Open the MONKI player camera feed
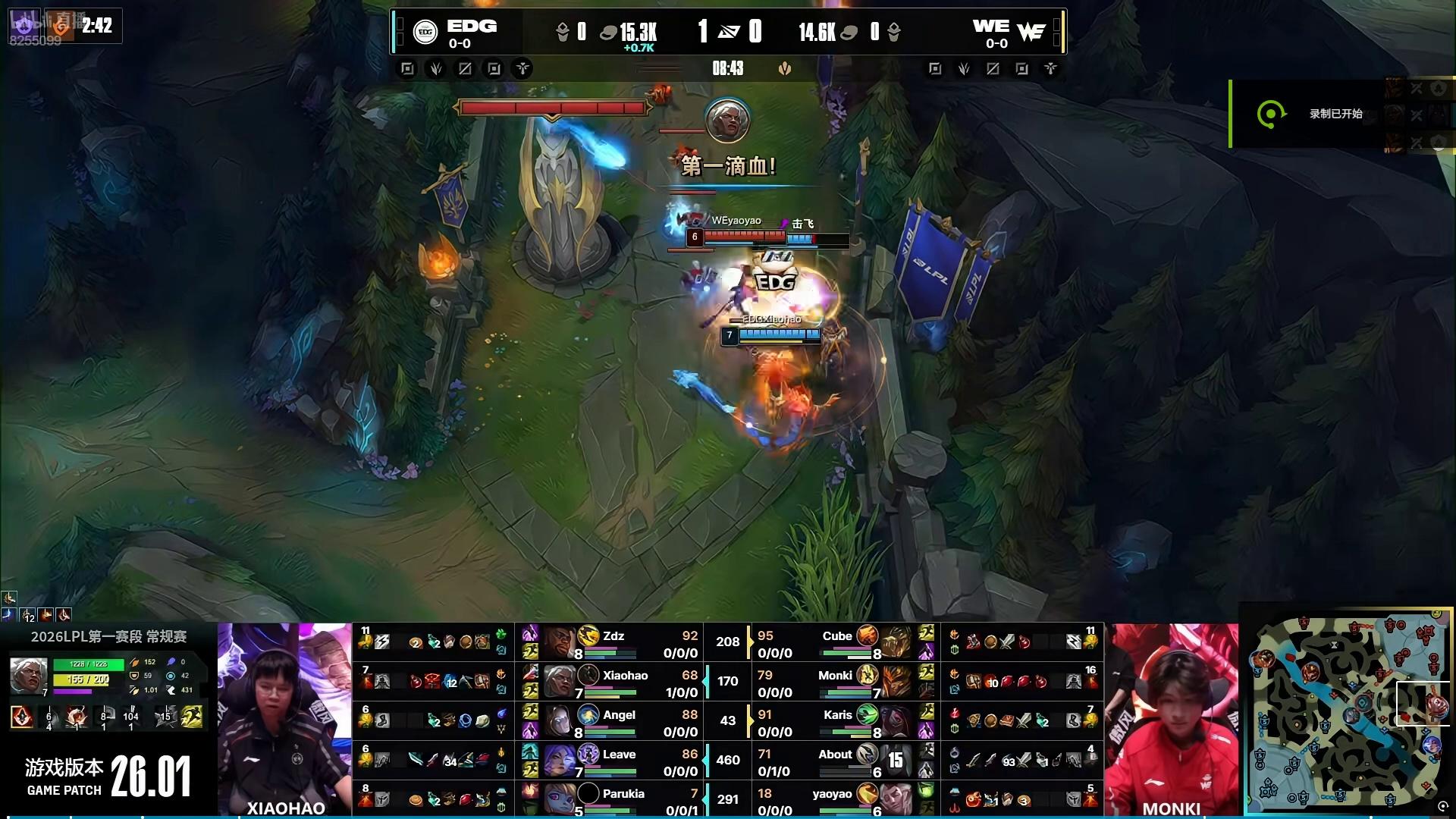 coord(1171,717)
